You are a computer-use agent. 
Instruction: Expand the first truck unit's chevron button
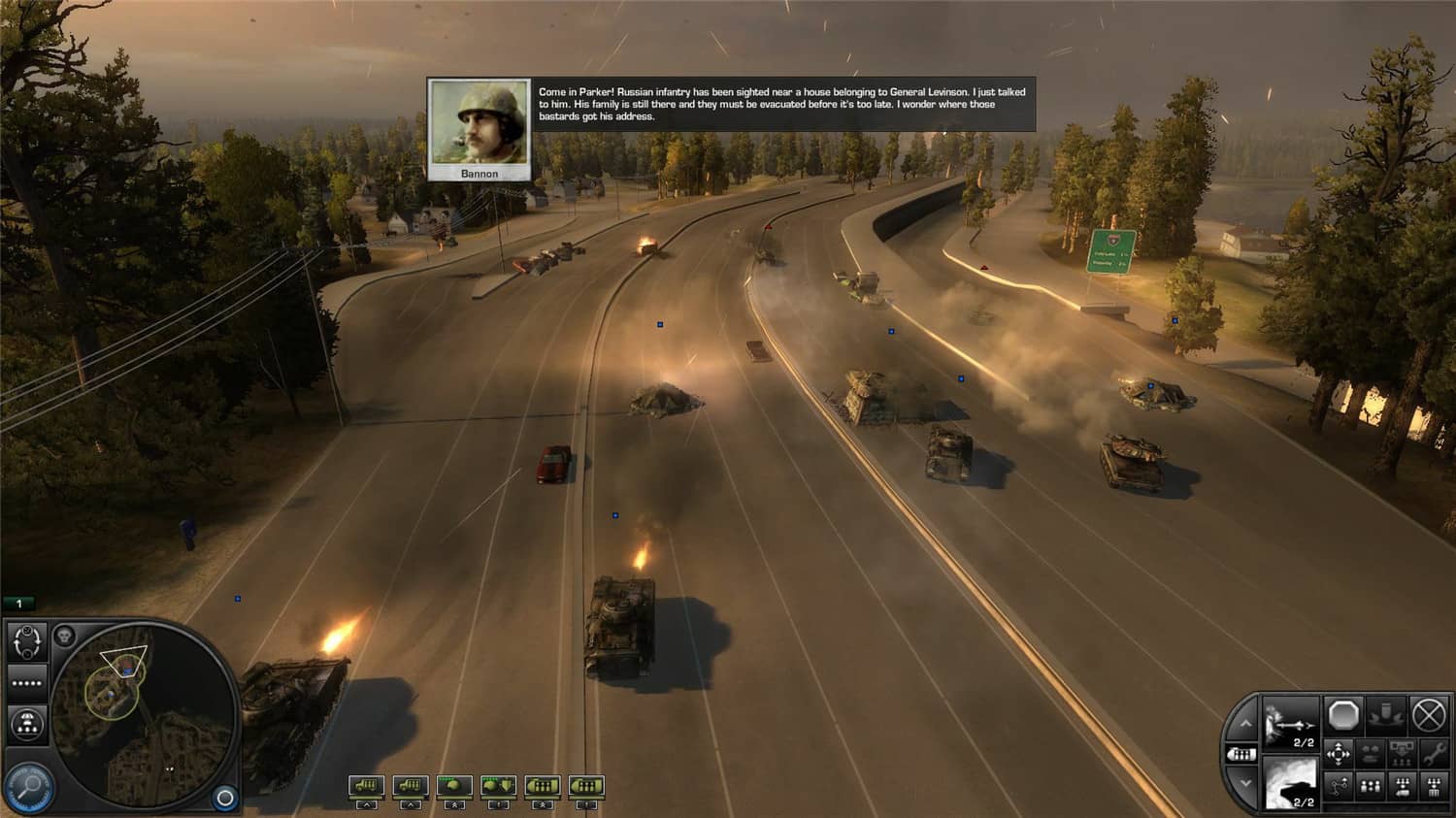(x=366, y=803)
